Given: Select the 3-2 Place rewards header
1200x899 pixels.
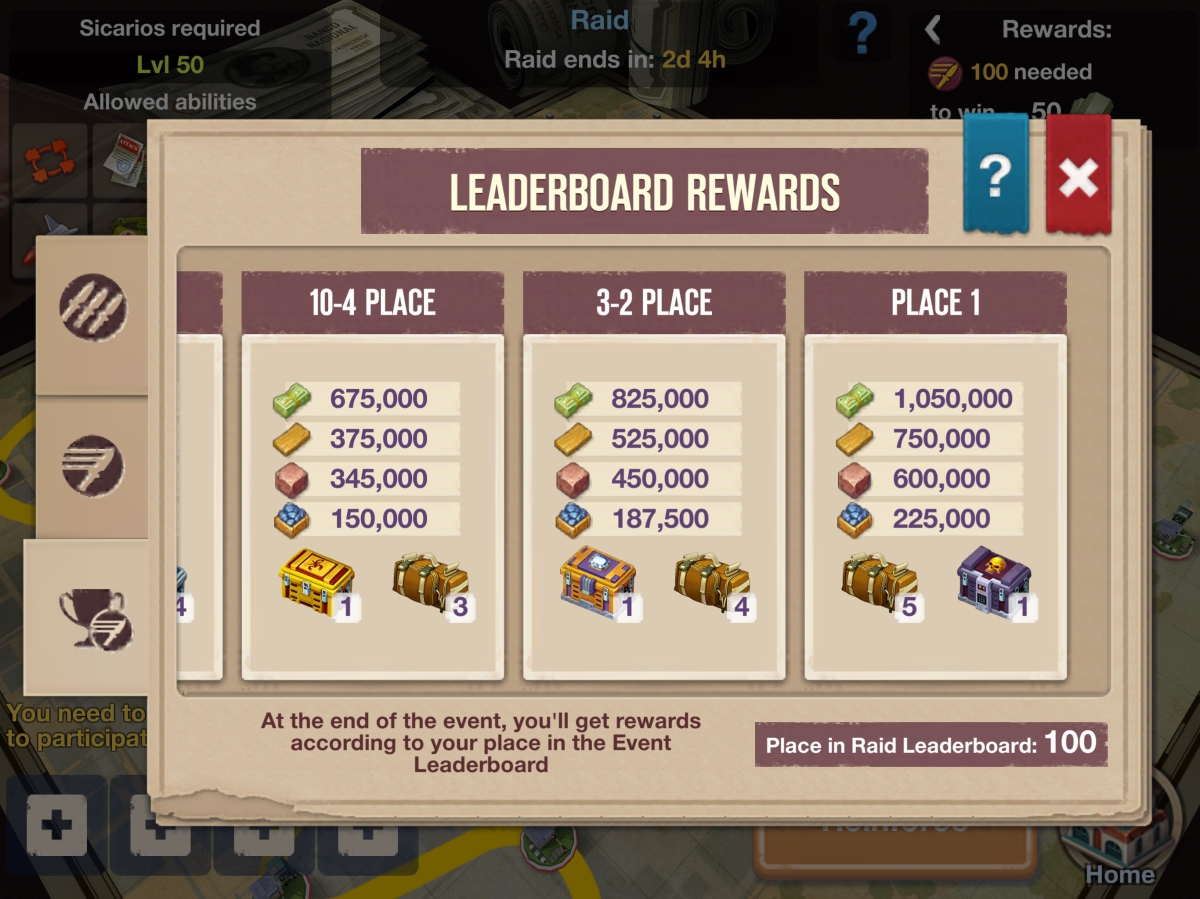Looking at the screenshot, I should 654,303.
